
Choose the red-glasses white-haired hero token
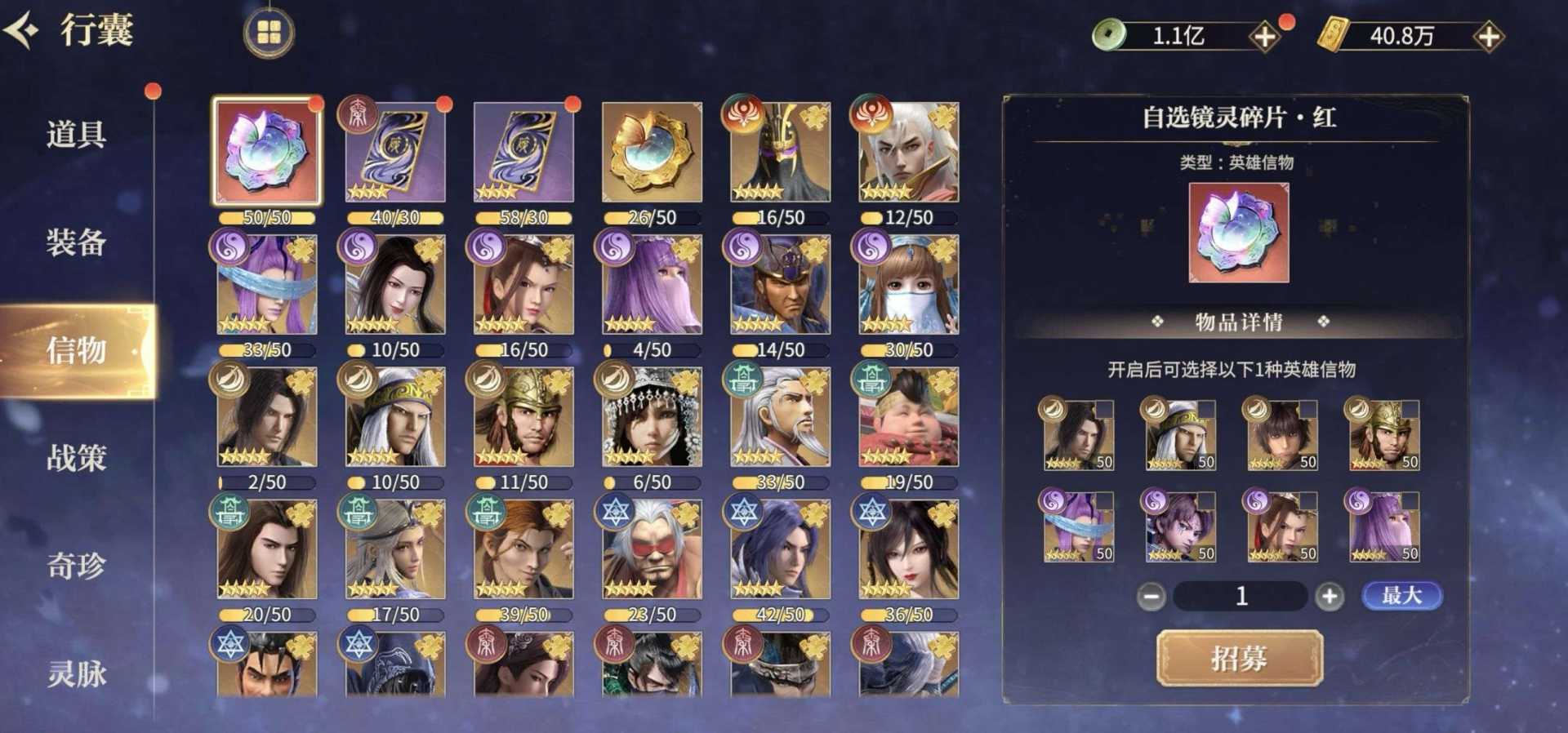click(x=652, y=549)
